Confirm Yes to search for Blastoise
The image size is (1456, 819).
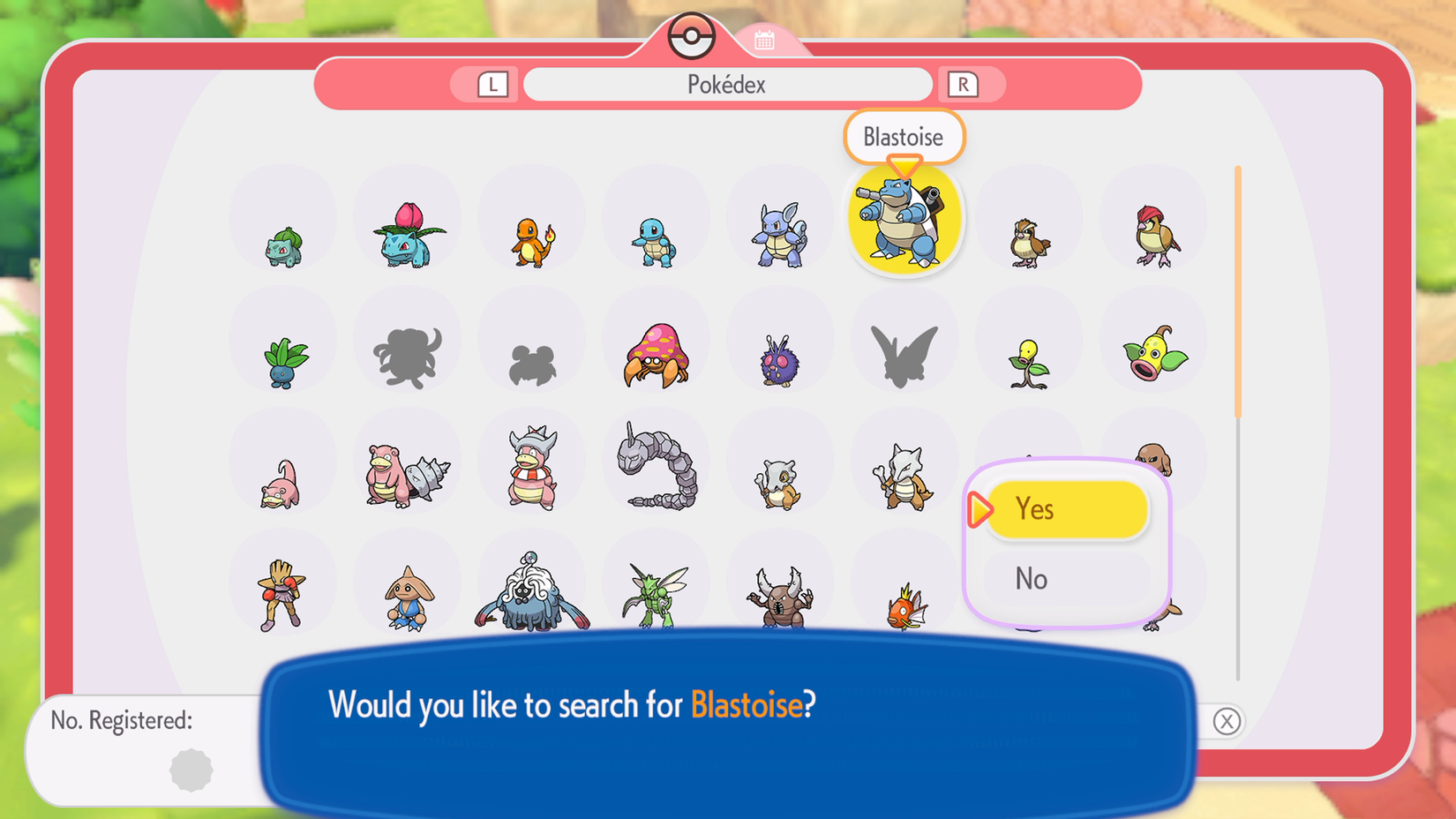pyautogui.click(x=1068, y=509)
